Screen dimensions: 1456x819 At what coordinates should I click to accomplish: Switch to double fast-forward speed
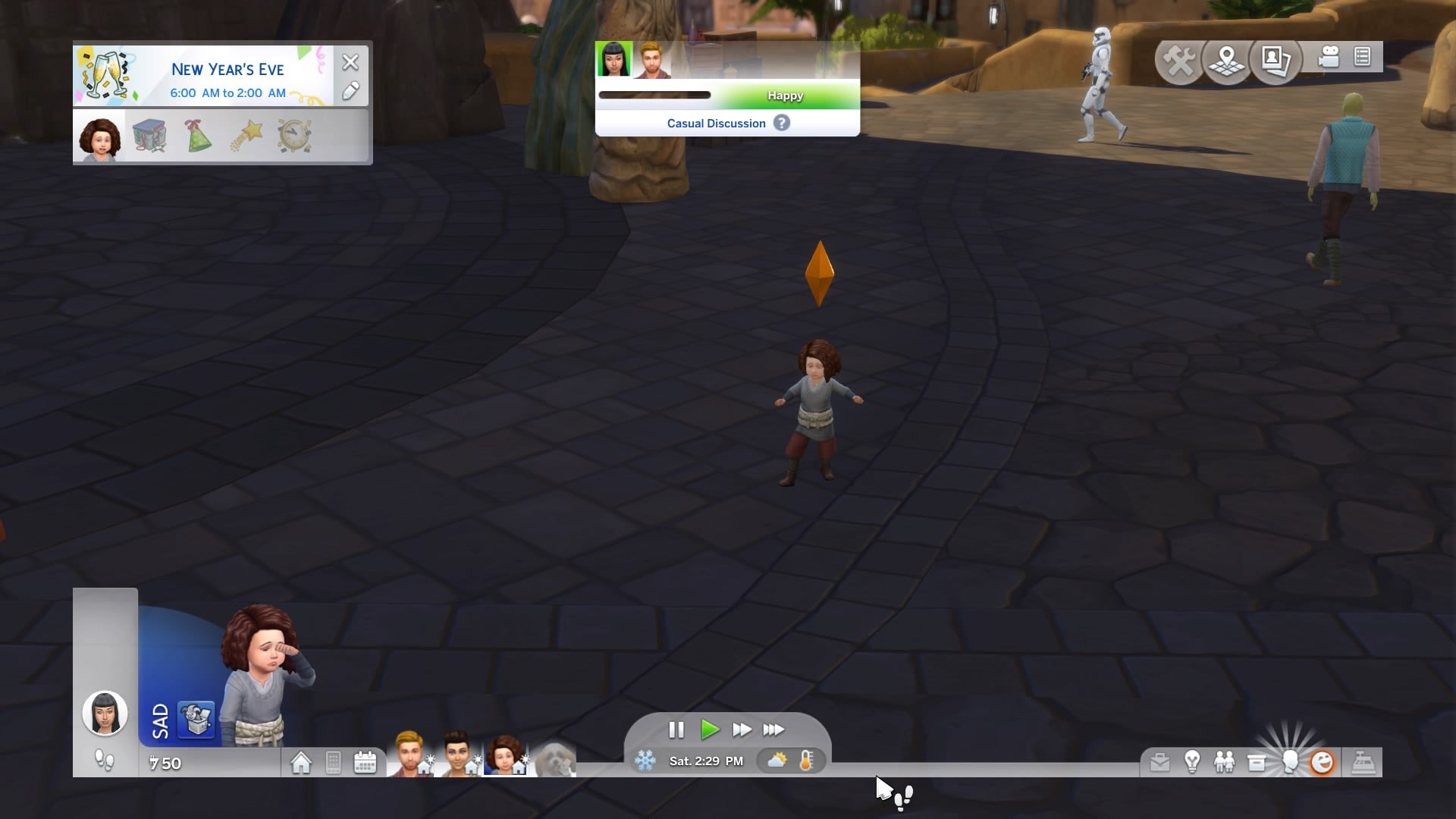[742, 730]
